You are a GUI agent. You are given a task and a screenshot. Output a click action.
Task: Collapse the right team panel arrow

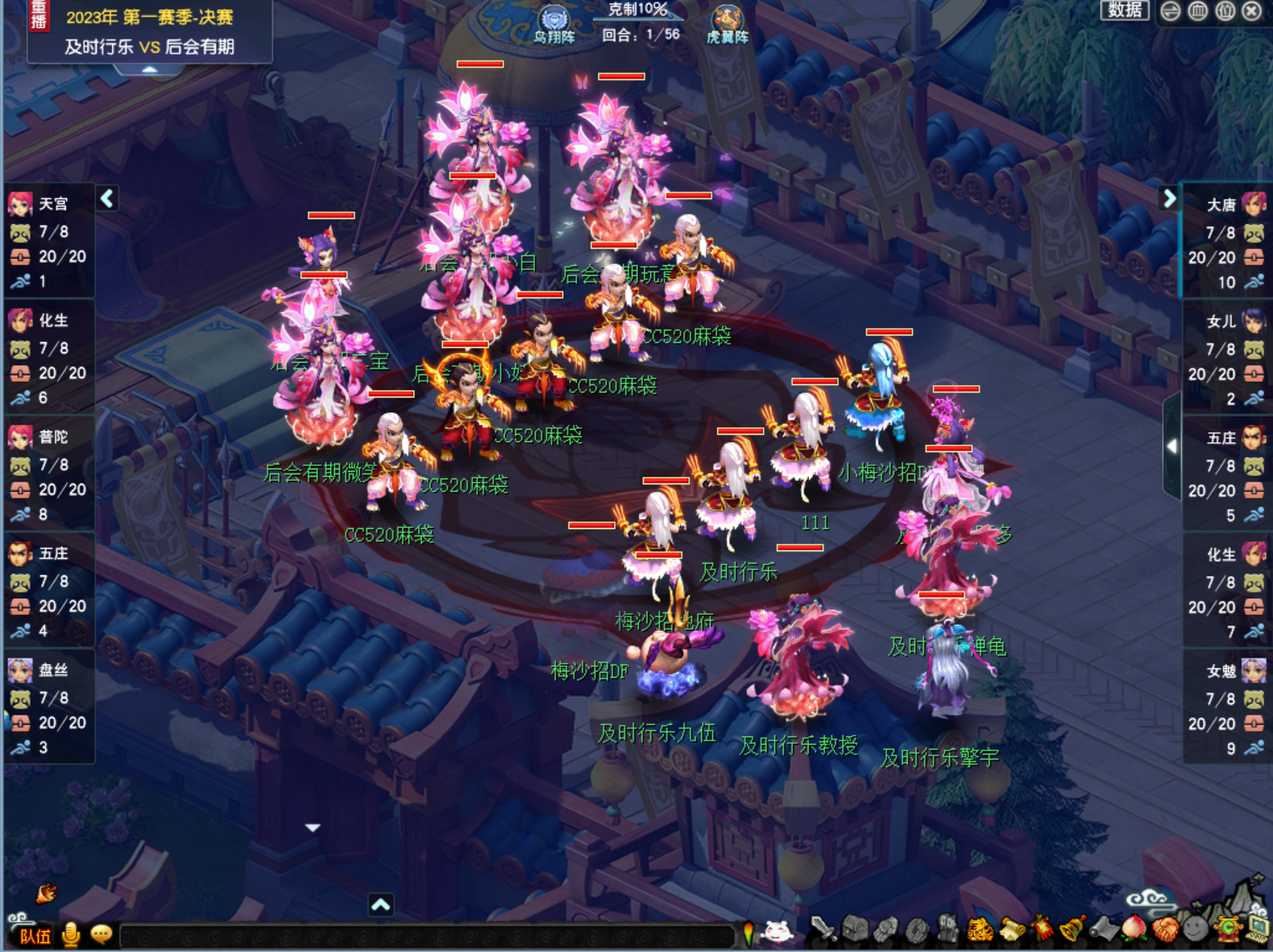(1169, 198)
